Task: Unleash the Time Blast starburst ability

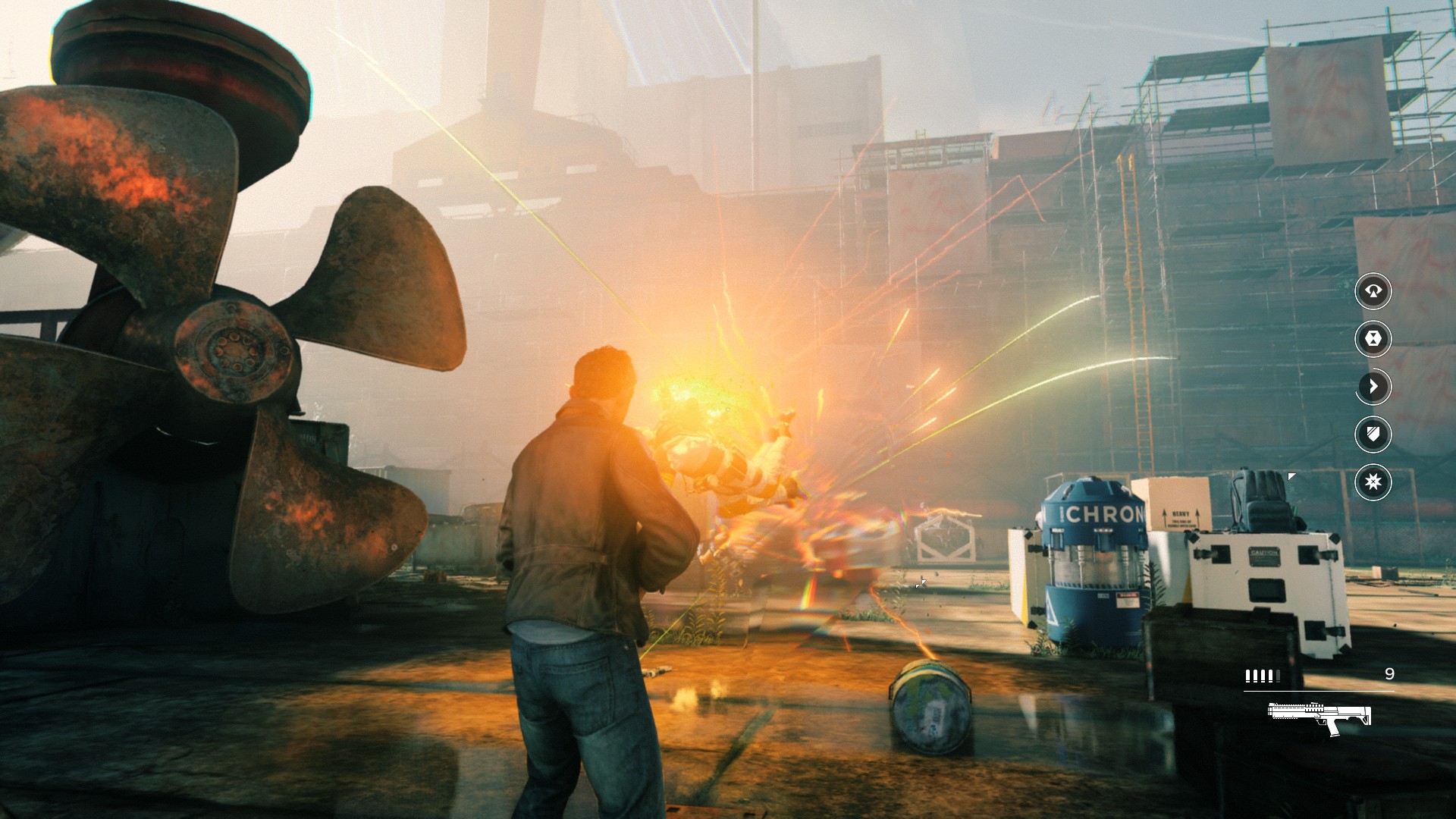Action: pyautogui.click(x=1373, y=482)
